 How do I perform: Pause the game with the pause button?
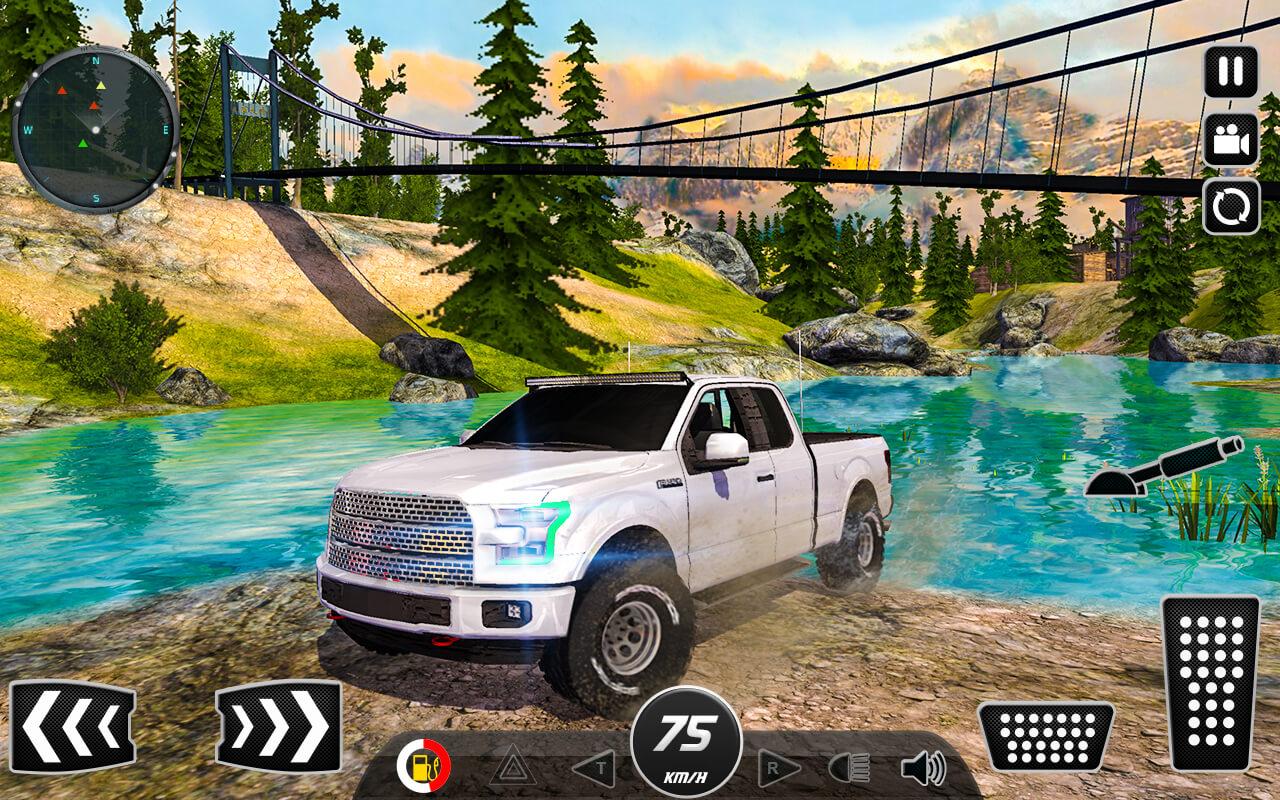point(1231,72)
